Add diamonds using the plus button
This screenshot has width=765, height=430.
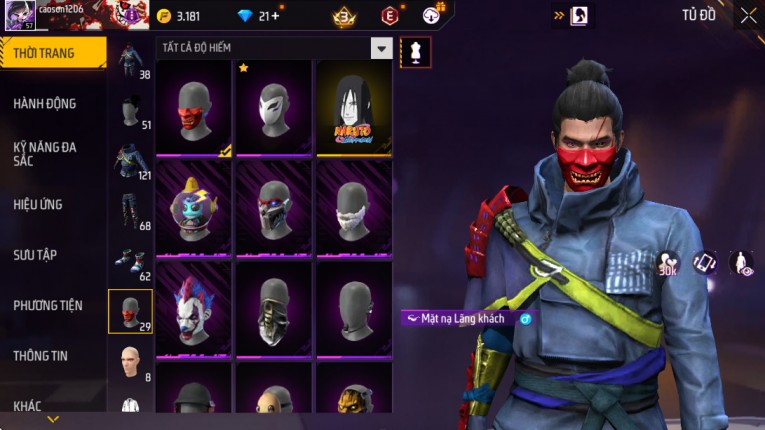click(275, 16)
